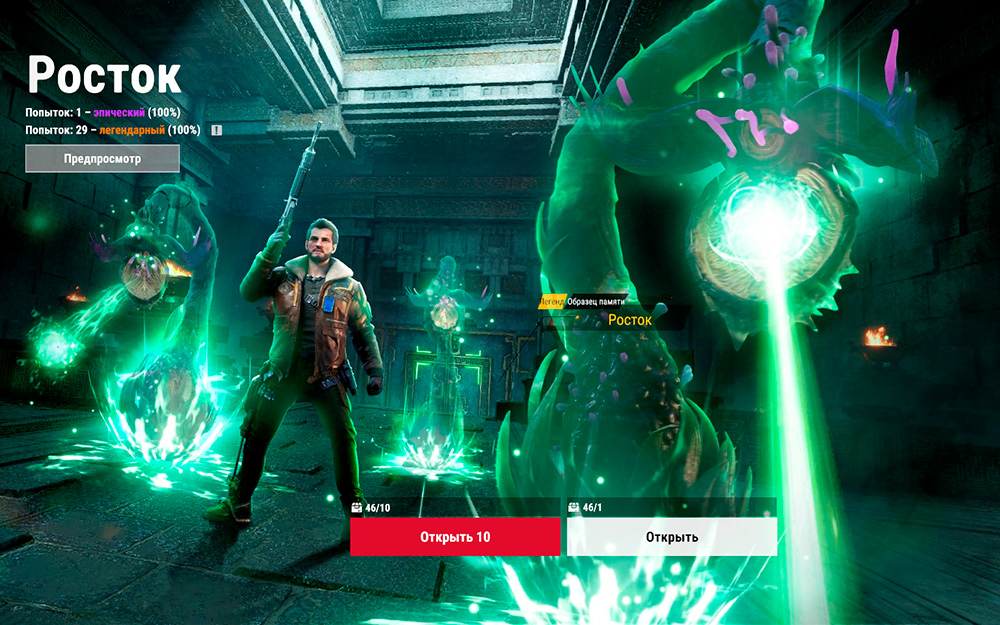Click the Предпросмотр preview button
The image size is (1000, 625).
[102, 158]
